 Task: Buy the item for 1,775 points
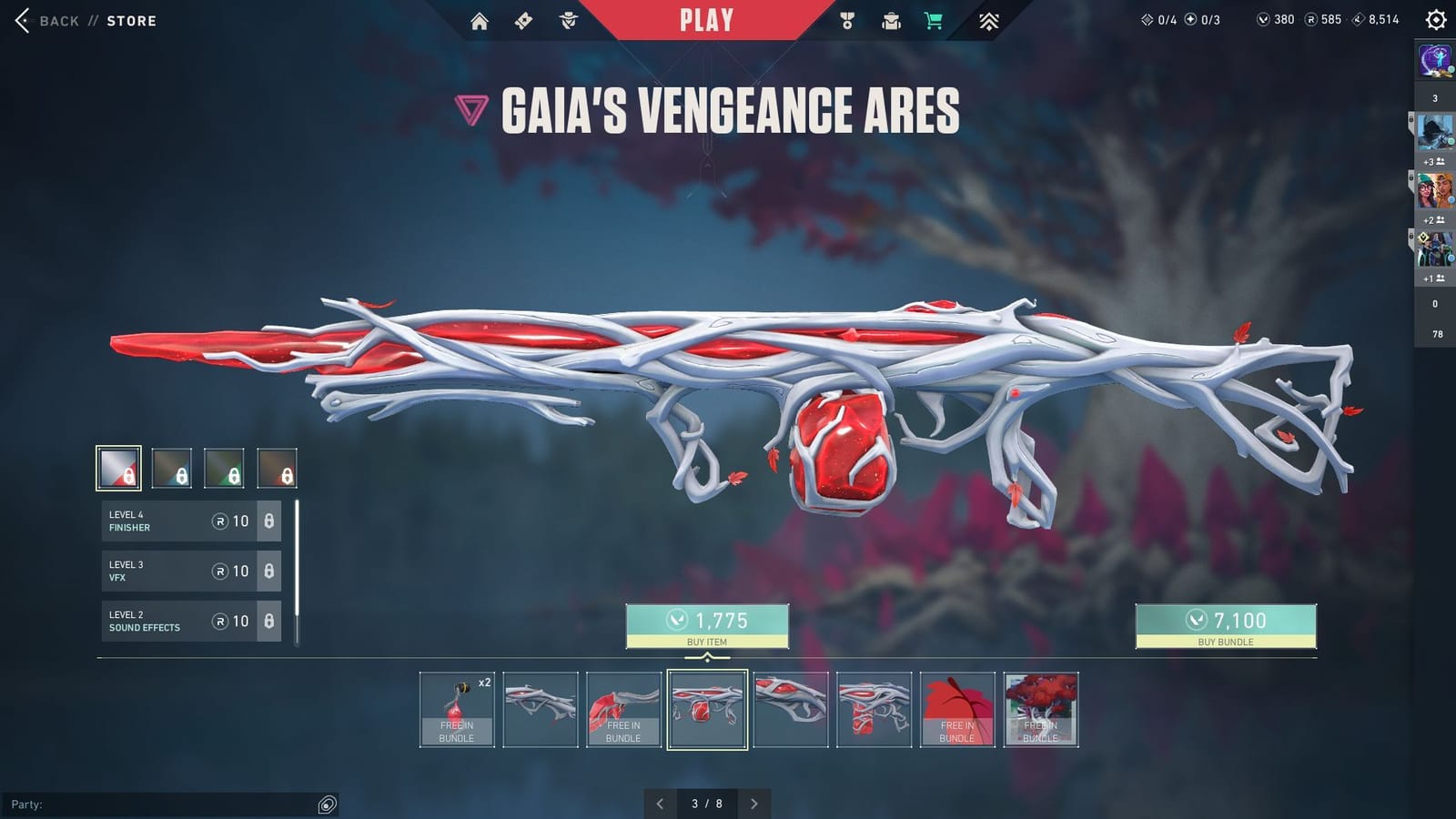click(706, 623)
